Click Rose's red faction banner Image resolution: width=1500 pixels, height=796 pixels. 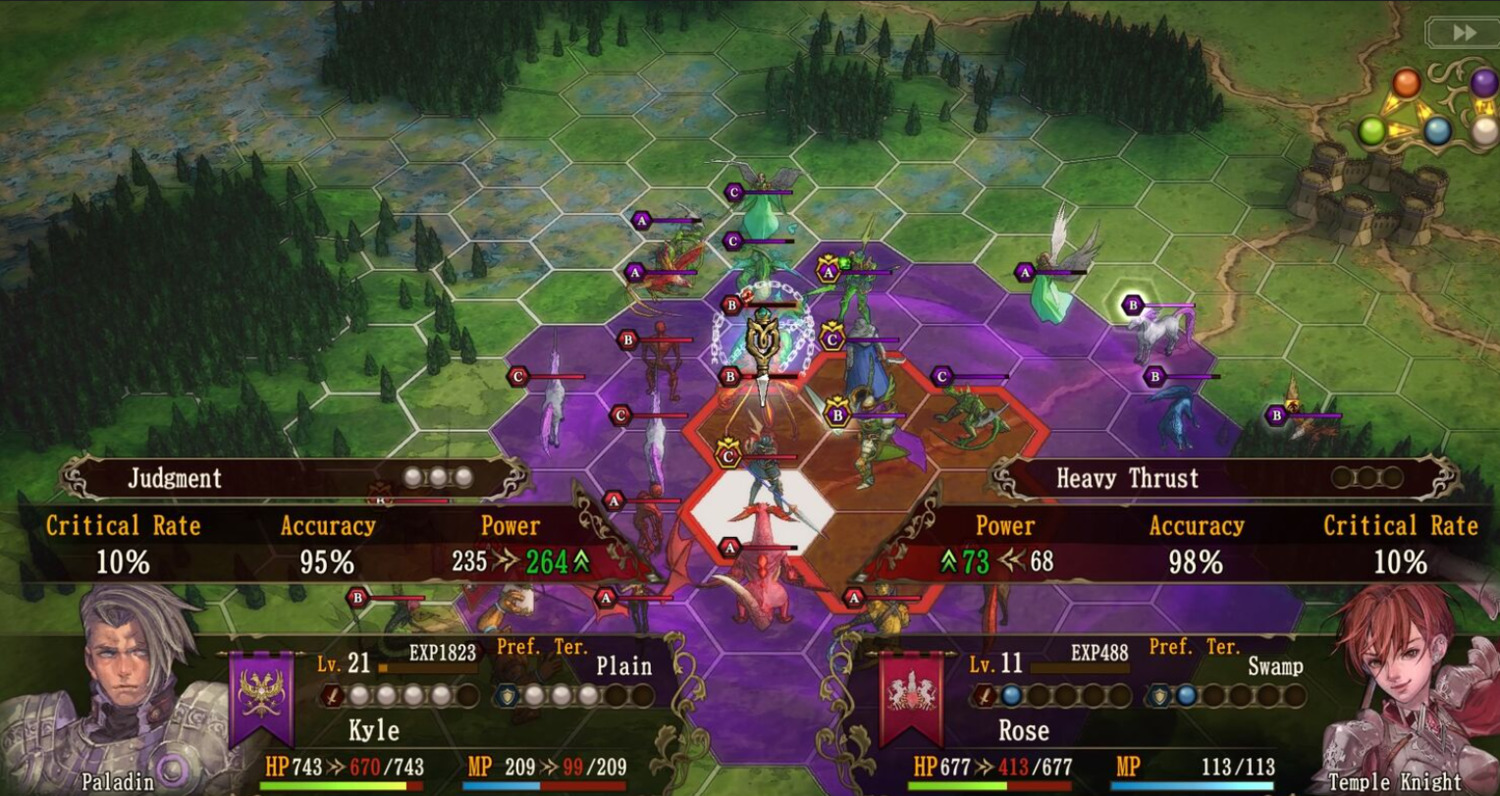tap(912, 695)
